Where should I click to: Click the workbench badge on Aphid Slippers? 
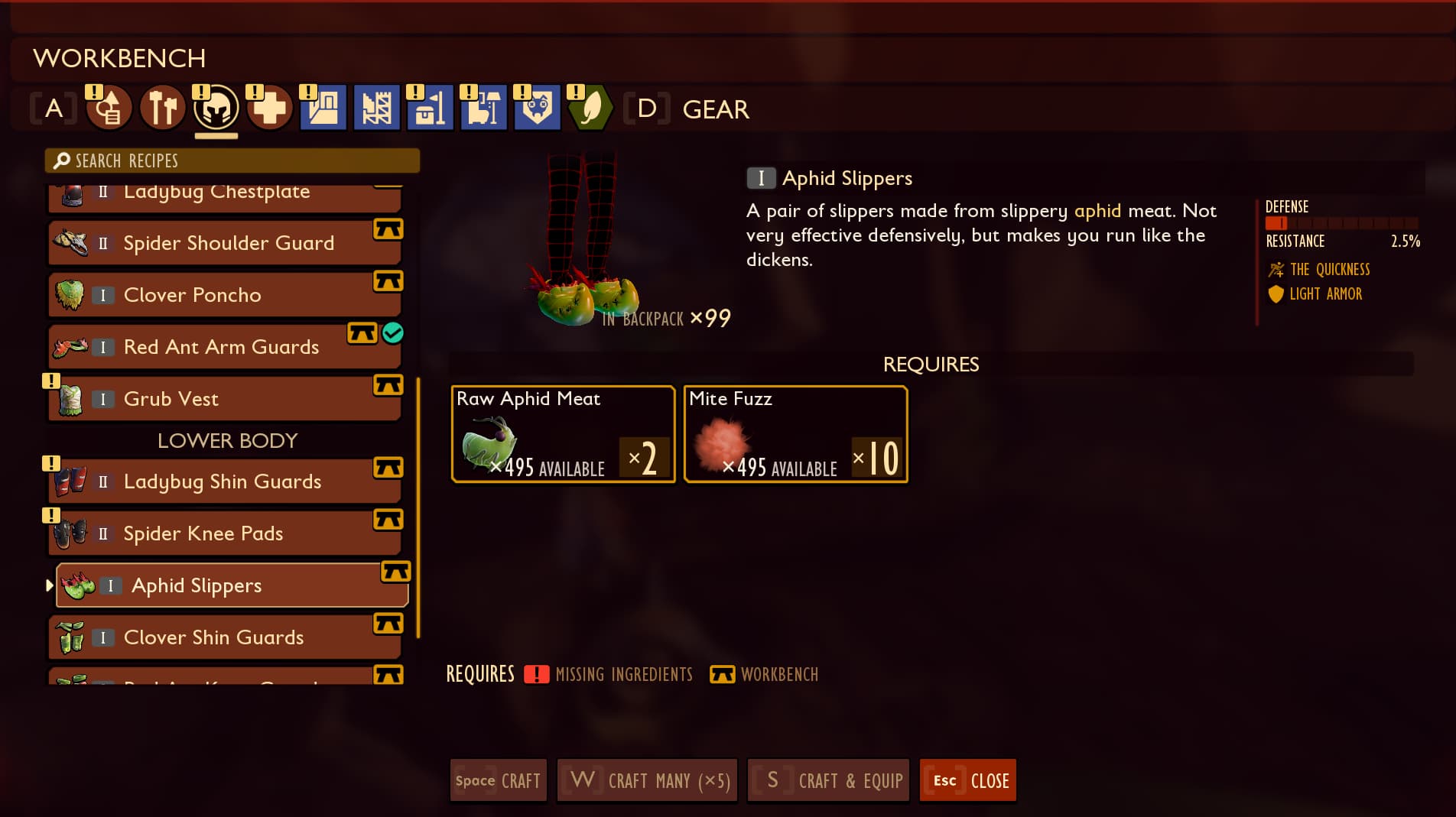(395, 572)
